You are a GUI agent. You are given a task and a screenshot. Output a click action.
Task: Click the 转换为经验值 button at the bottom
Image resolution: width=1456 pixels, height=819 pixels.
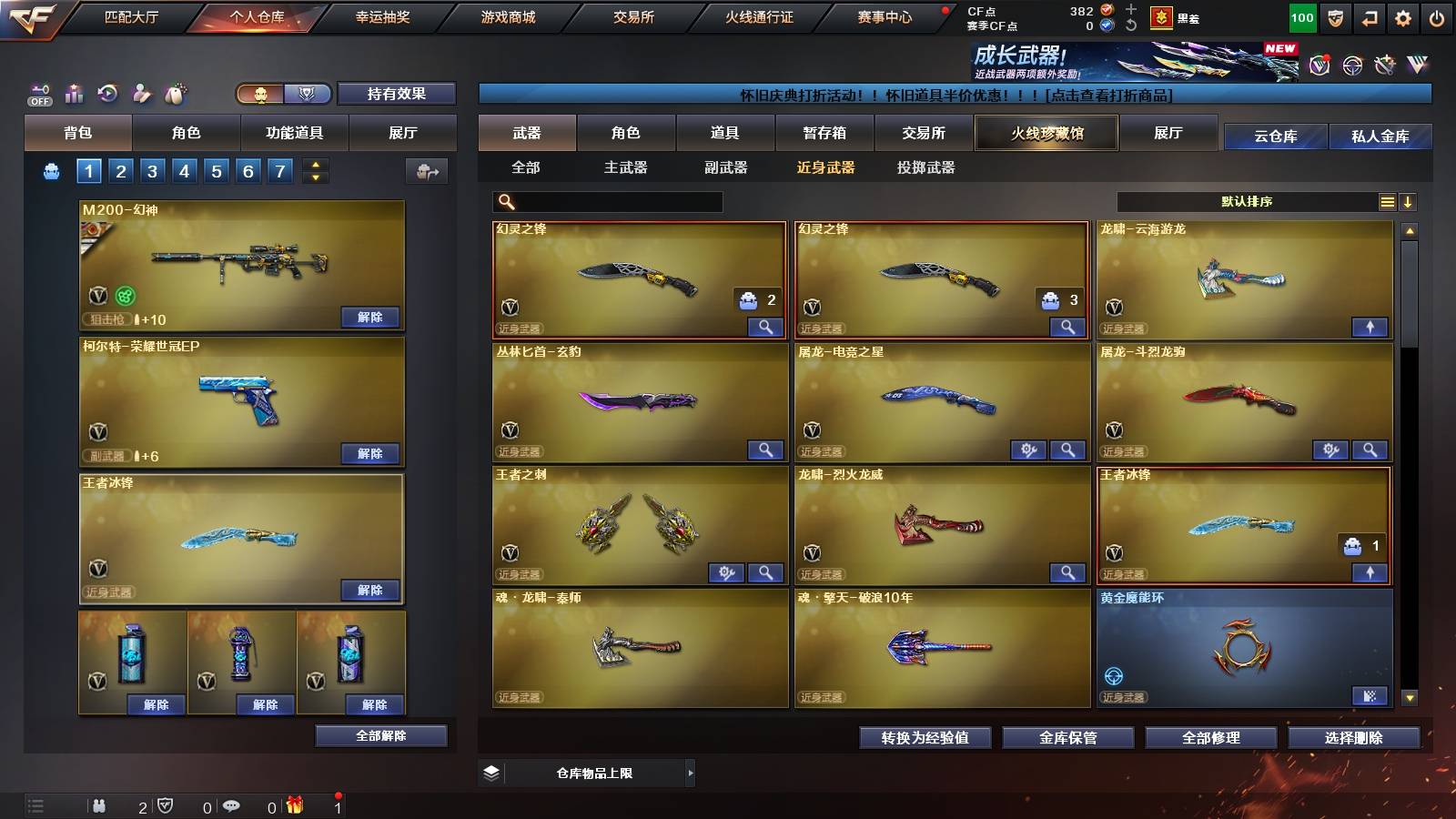click(x=925, y=738)
